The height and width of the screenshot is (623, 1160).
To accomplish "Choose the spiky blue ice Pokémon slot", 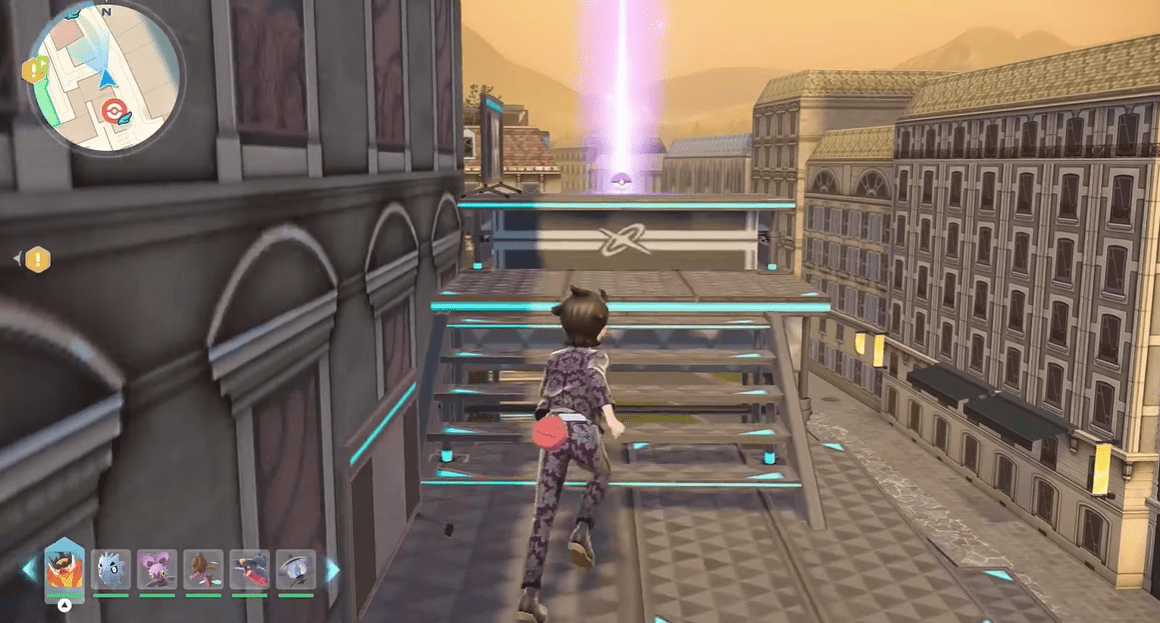I will click(111, 568).
